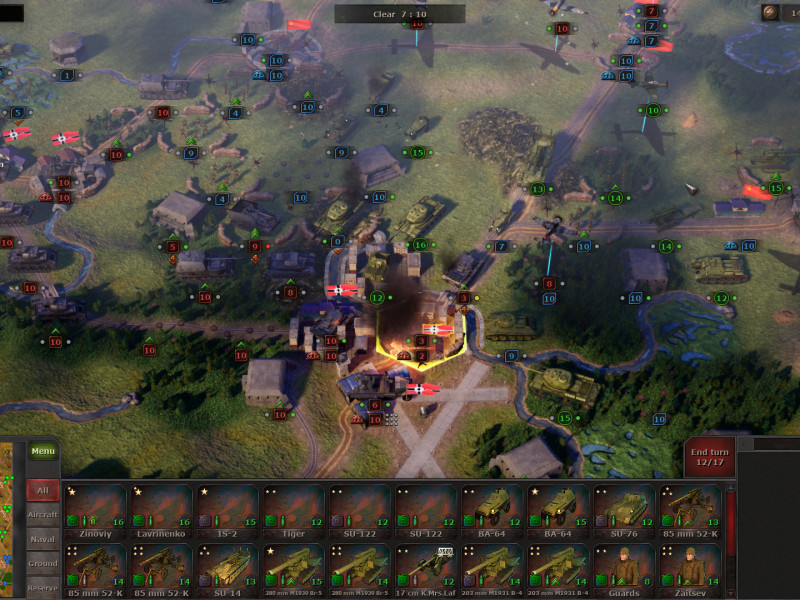The image size is (800, 600).
Task: Switch to the Reserve units tab
Action: (x=43, y=588)
